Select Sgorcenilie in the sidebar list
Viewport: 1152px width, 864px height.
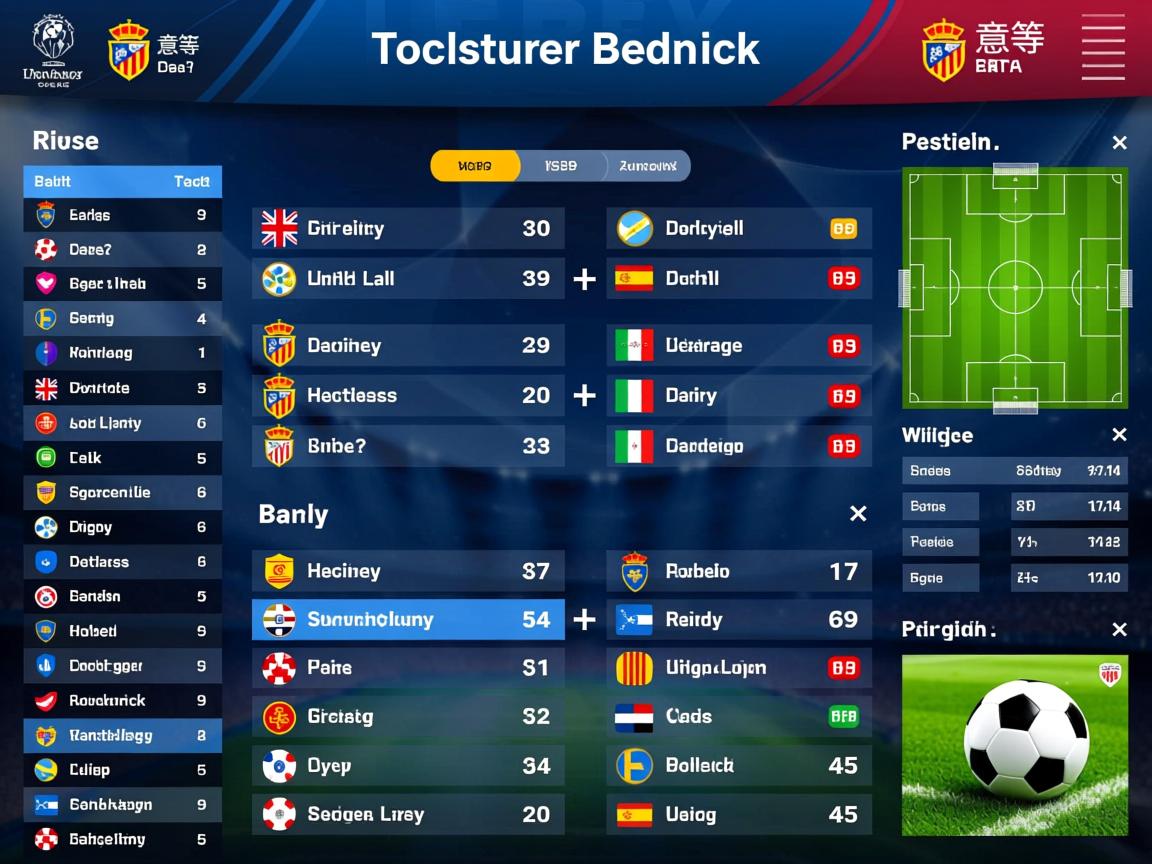pos(122,492)
